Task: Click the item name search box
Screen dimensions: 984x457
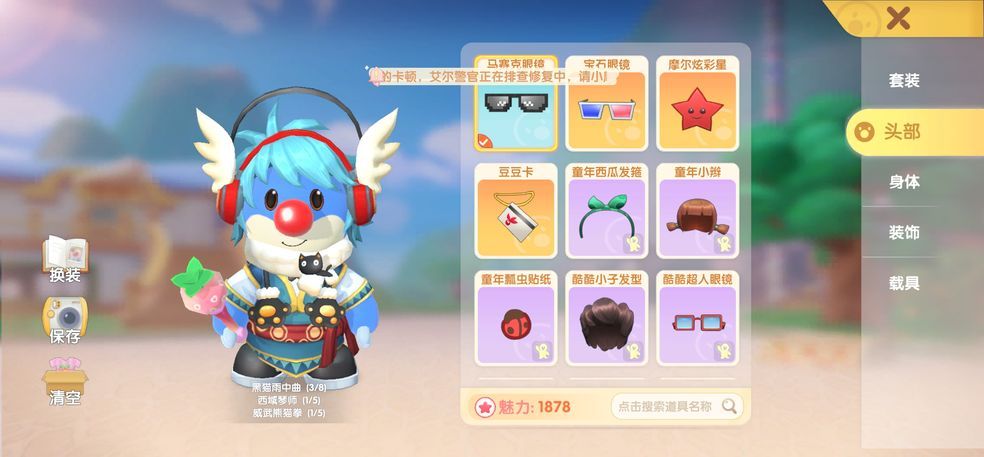Action: click(666, 406)
